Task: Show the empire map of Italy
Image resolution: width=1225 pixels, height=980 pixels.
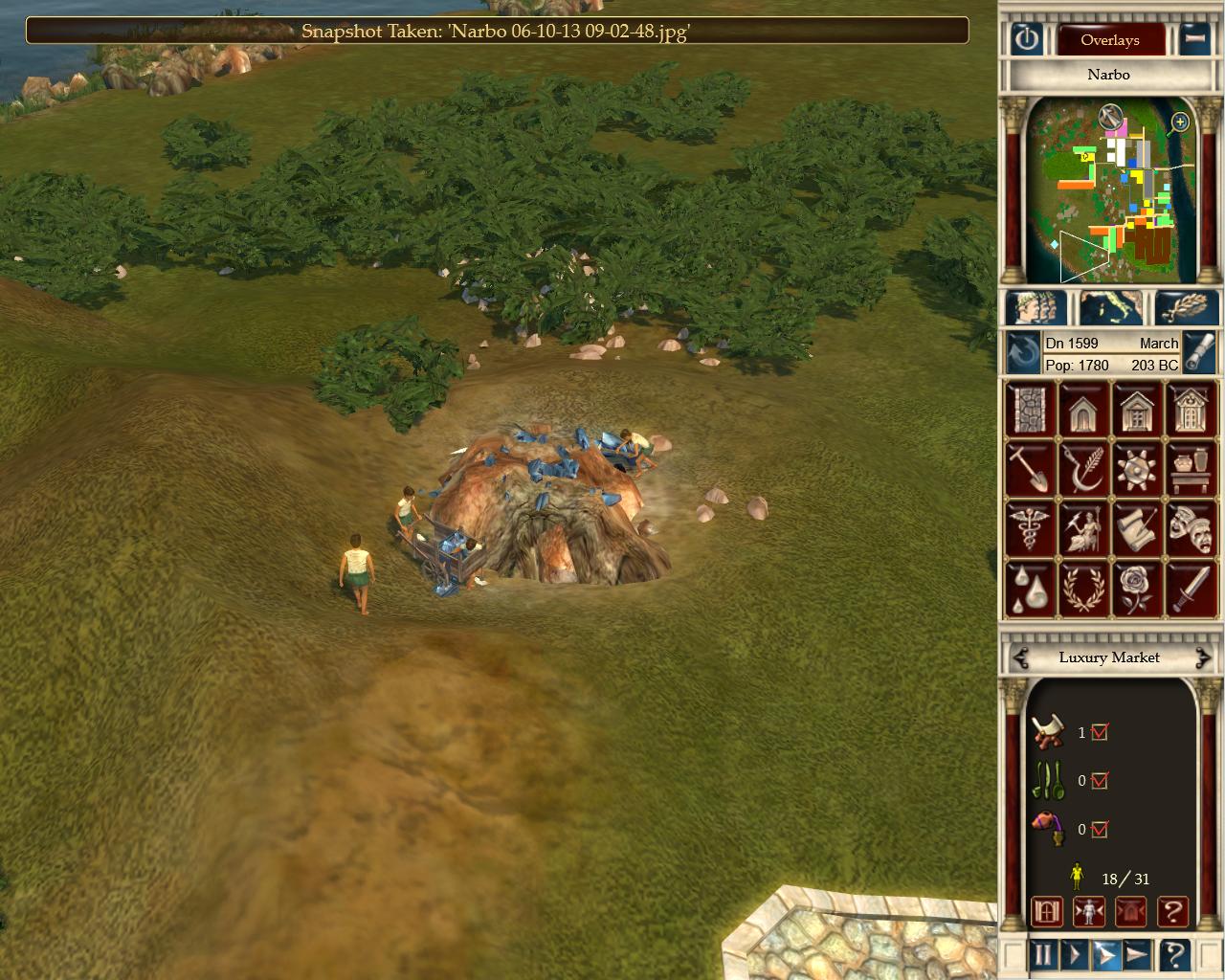Action: 1110,308
